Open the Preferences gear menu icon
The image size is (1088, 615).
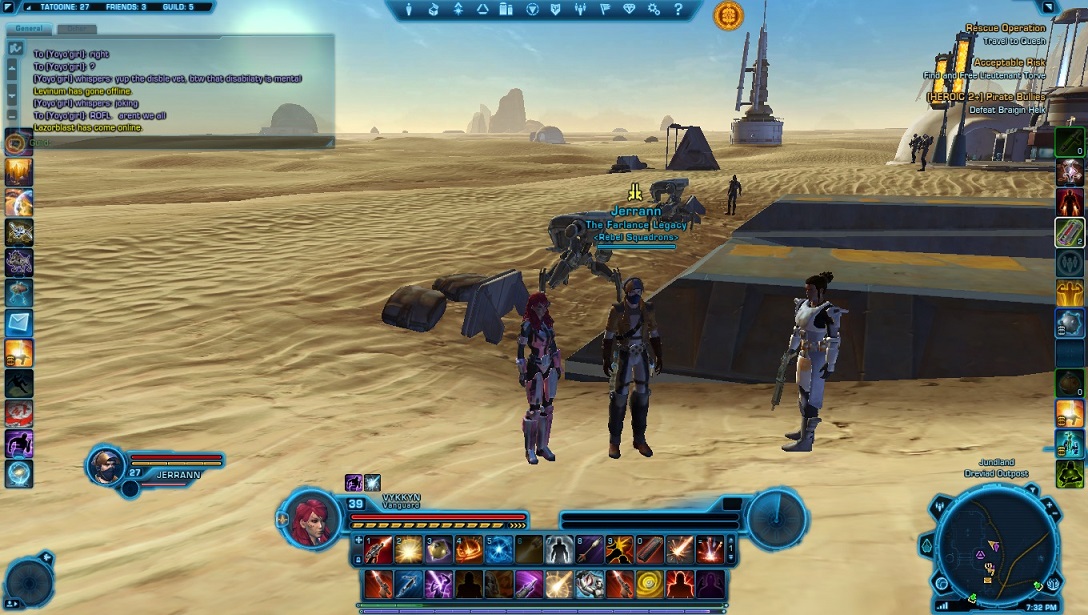click(654, 10)
